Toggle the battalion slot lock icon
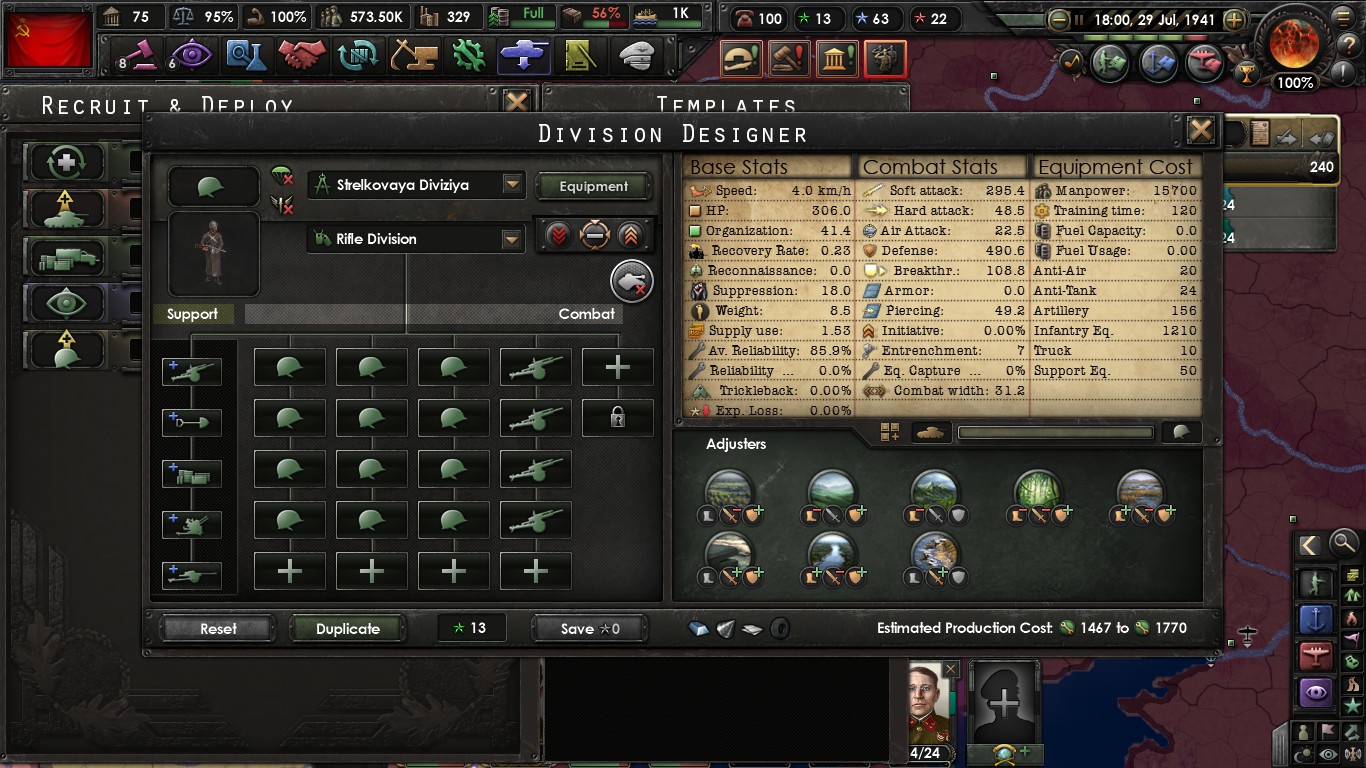 point(617,418)
